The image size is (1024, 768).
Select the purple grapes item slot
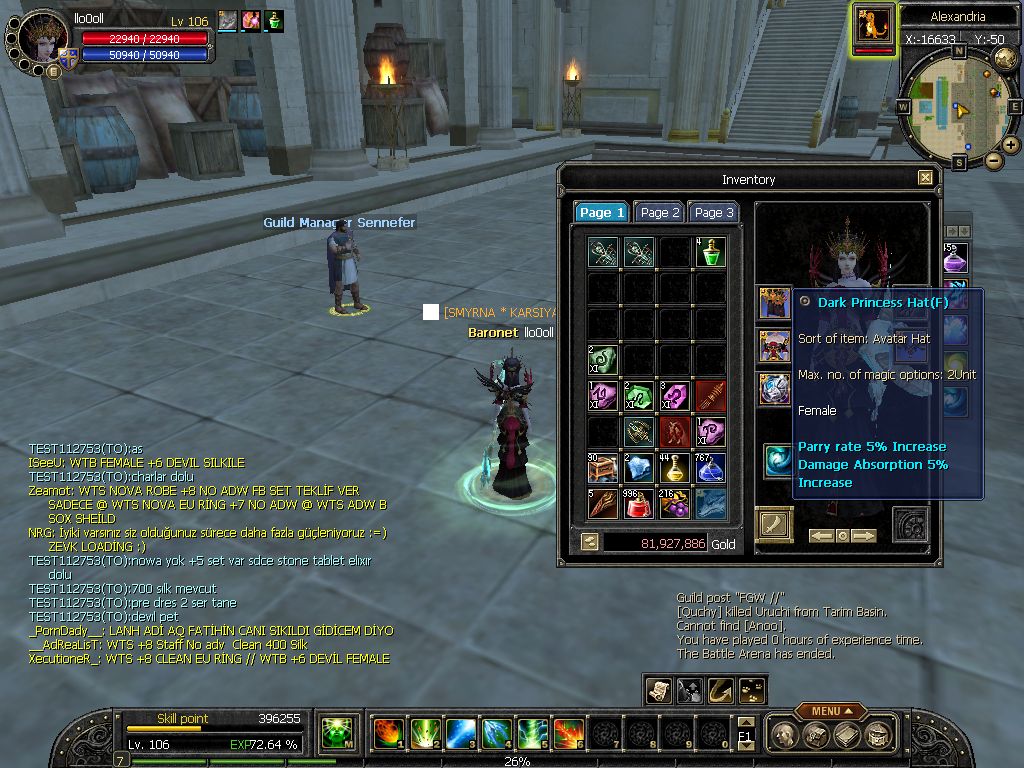click(x=674, y=504)
